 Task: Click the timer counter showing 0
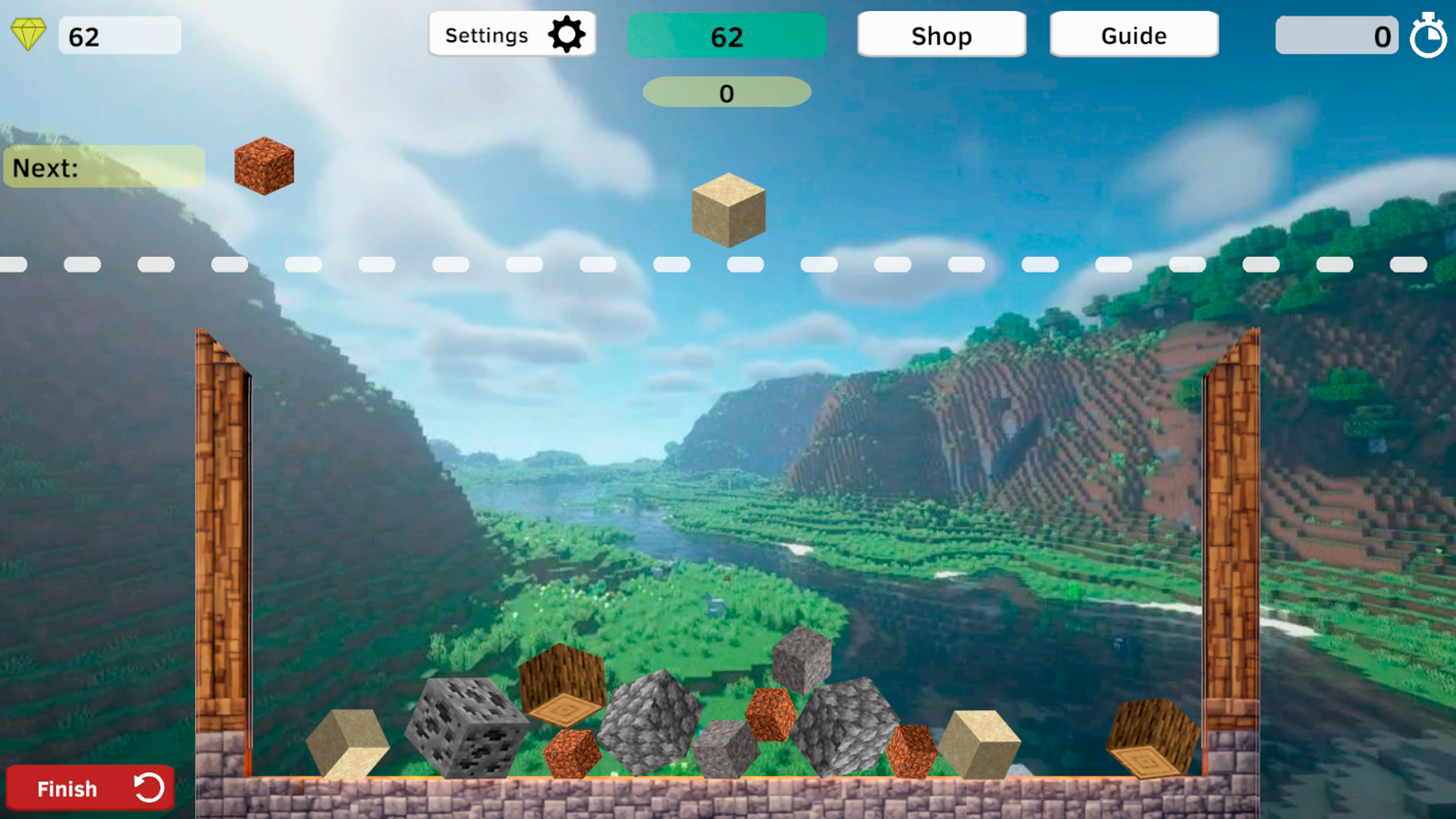point(1337,35)
